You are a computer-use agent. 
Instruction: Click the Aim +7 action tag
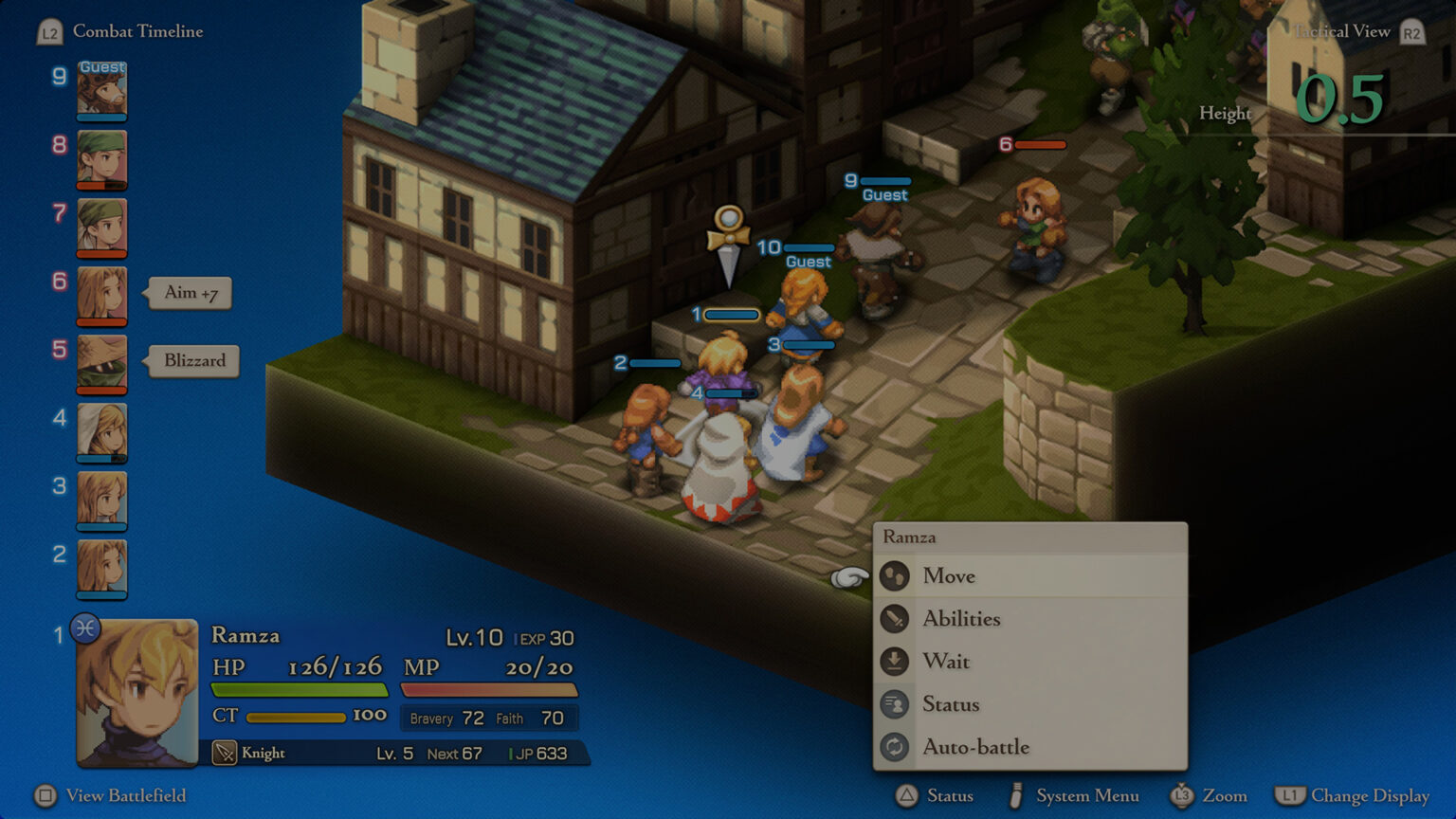[191, 293]
